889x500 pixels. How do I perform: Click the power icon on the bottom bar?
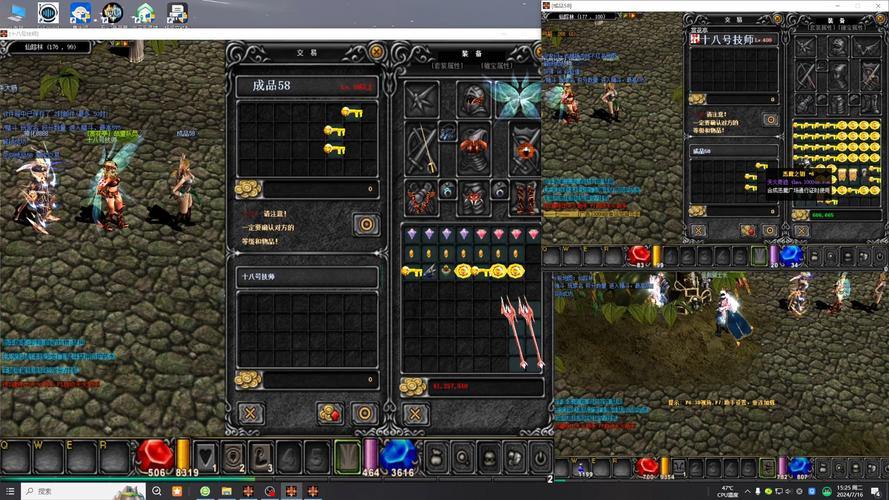pyautogui.click(x=539, y=457)
